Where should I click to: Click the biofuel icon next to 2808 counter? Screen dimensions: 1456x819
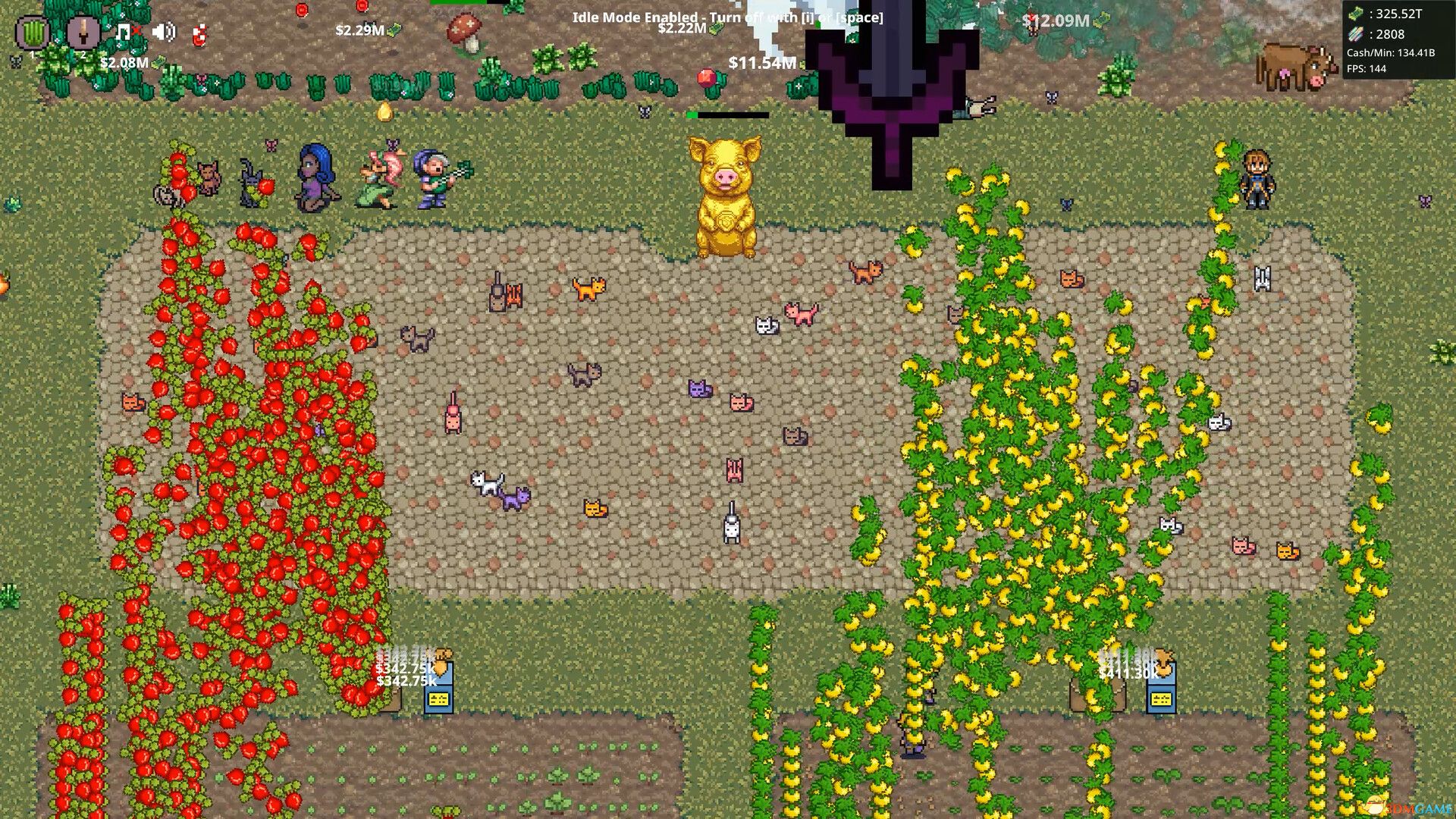point(1355,34)
